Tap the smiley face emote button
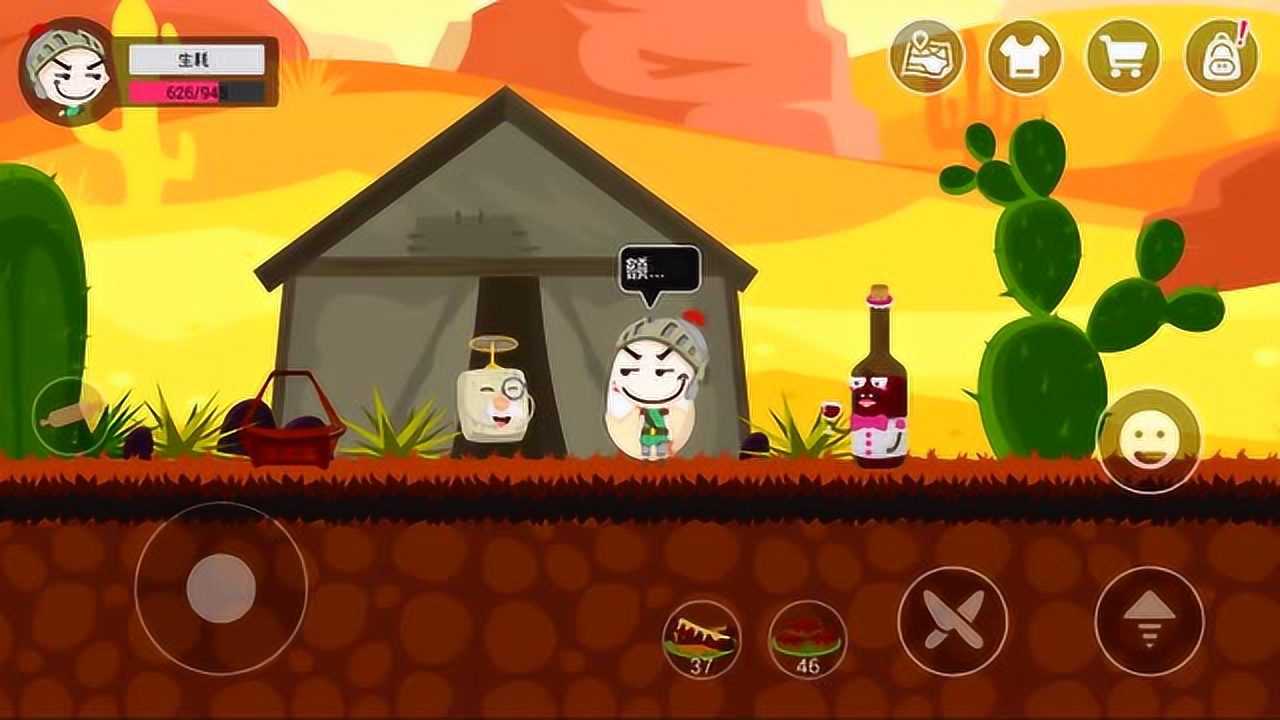Viewport: 1280px width, 720px height. tap(1147, 441)
